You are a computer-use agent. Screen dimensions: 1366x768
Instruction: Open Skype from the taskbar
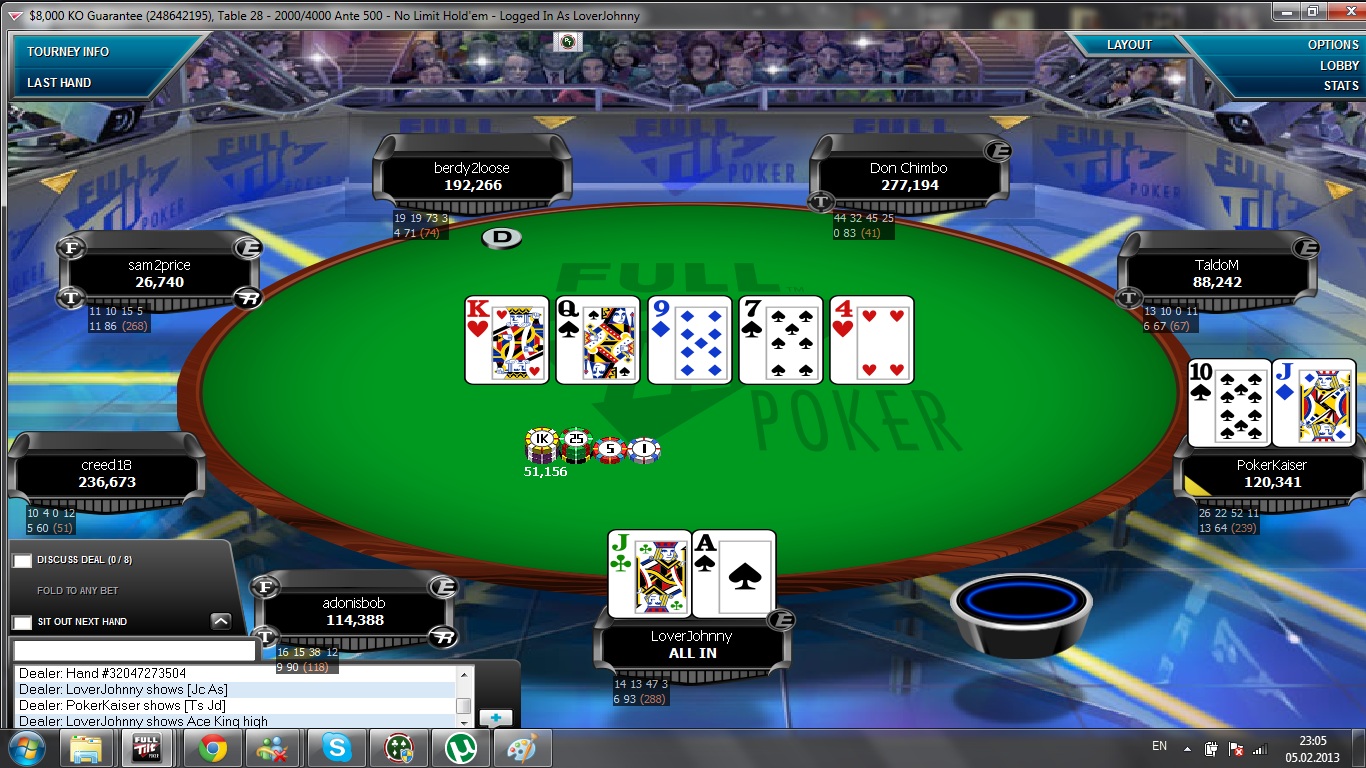337,748
